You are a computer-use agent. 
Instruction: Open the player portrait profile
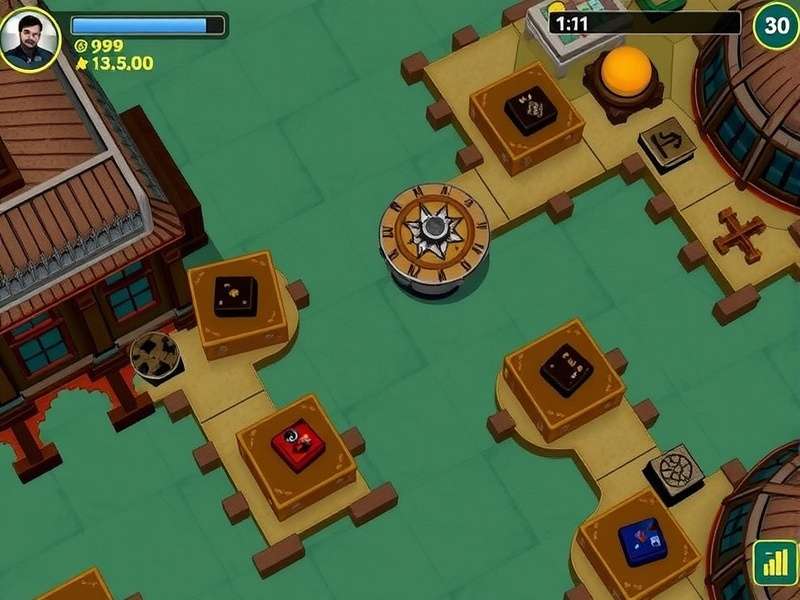(29, 39)
